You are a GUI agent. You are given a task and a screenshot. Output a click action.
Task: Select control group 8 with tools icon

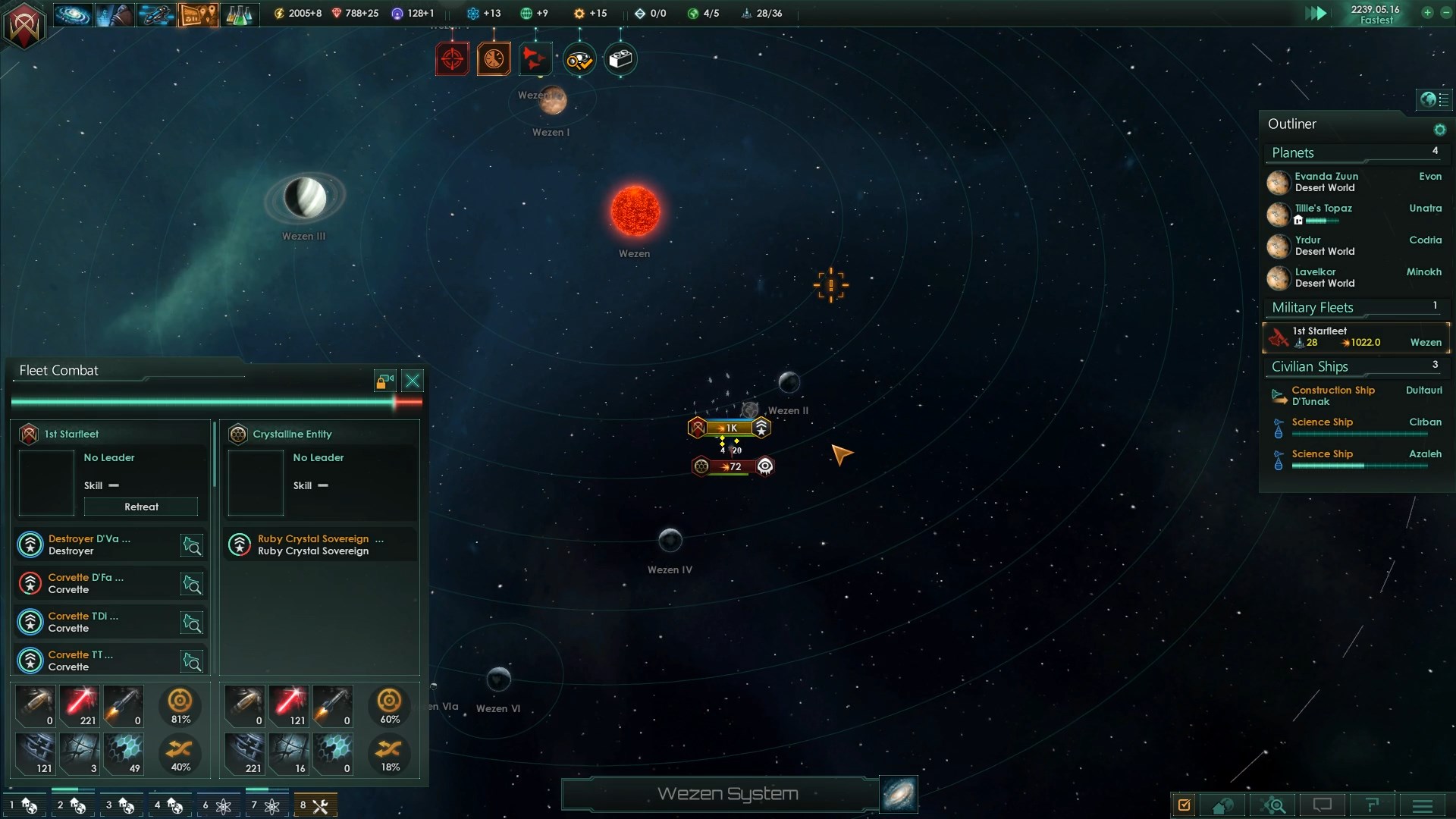(314, 805)
